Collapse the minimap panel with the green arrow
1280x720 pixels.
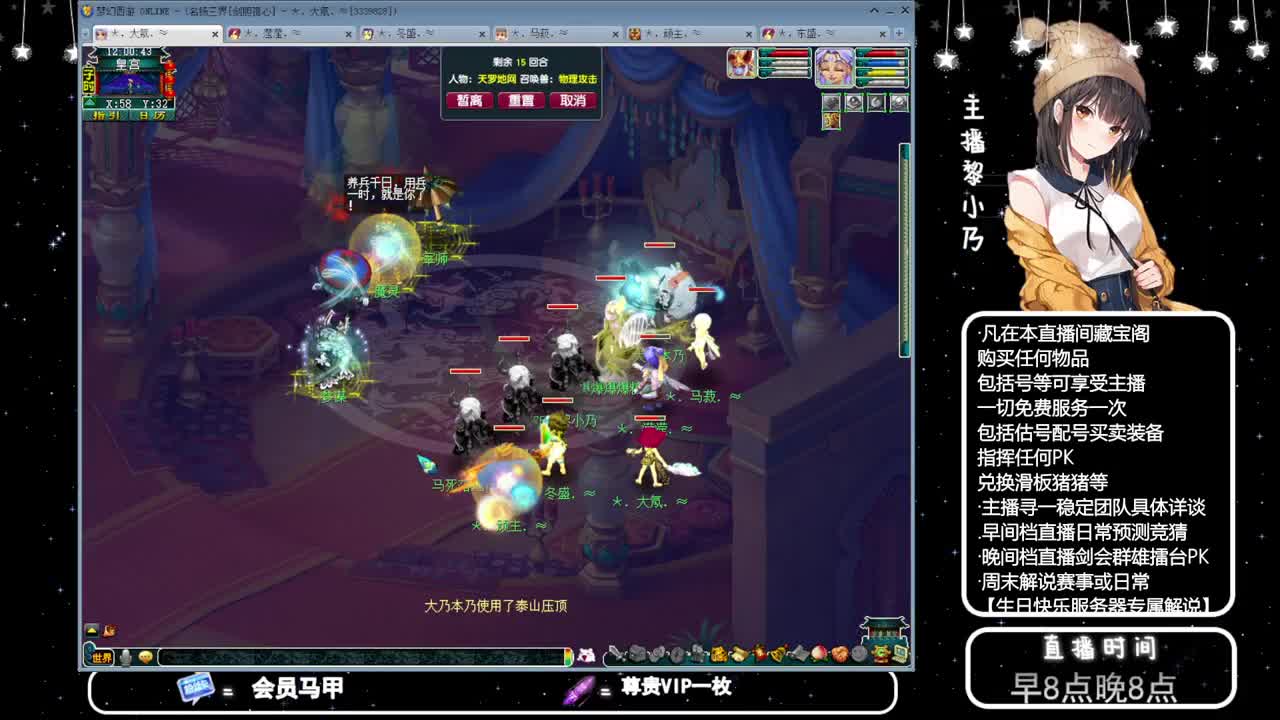point(88,101)
